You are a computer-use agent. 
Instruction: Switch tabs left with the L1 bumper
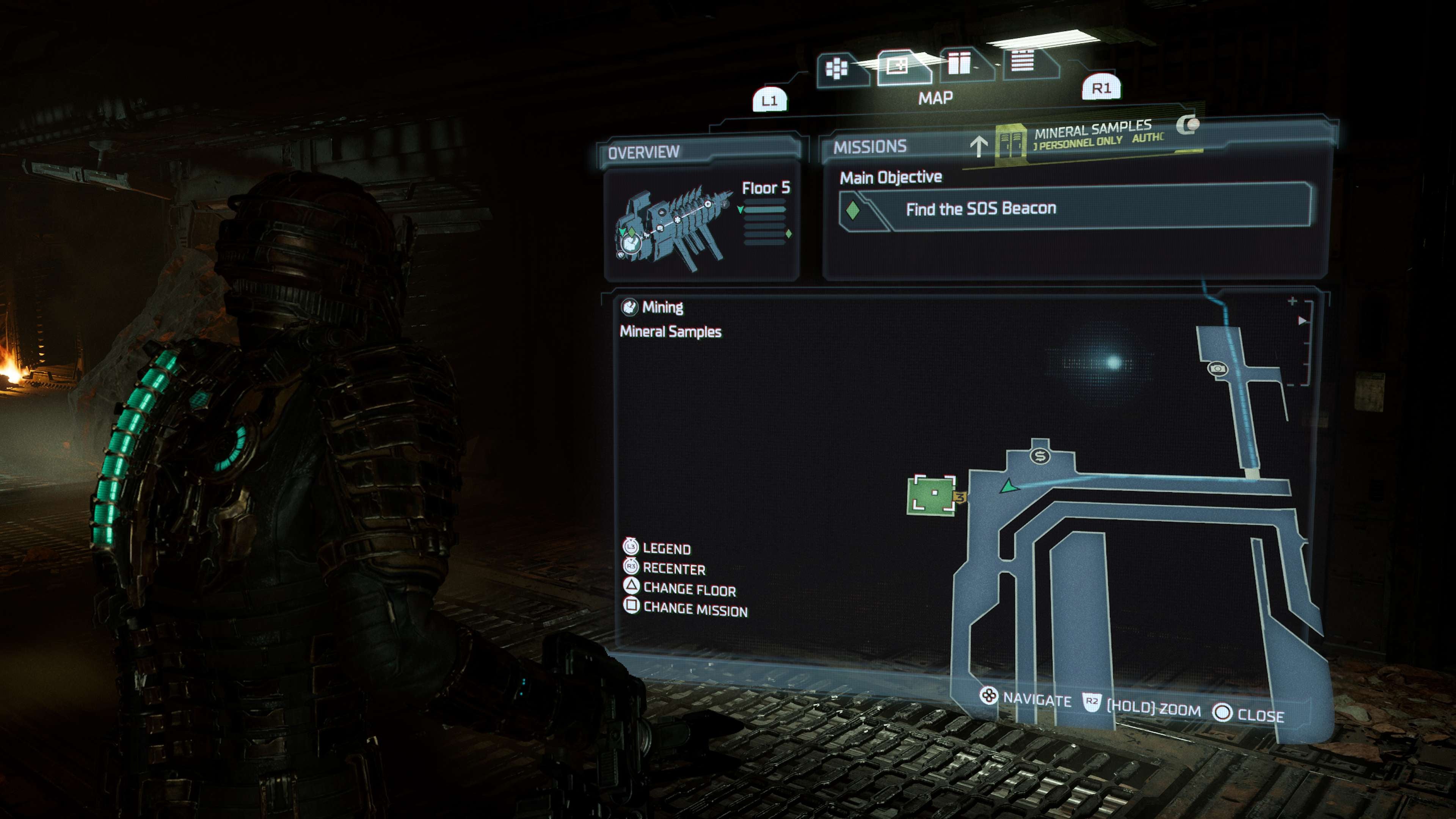click(x=770, y=99)
